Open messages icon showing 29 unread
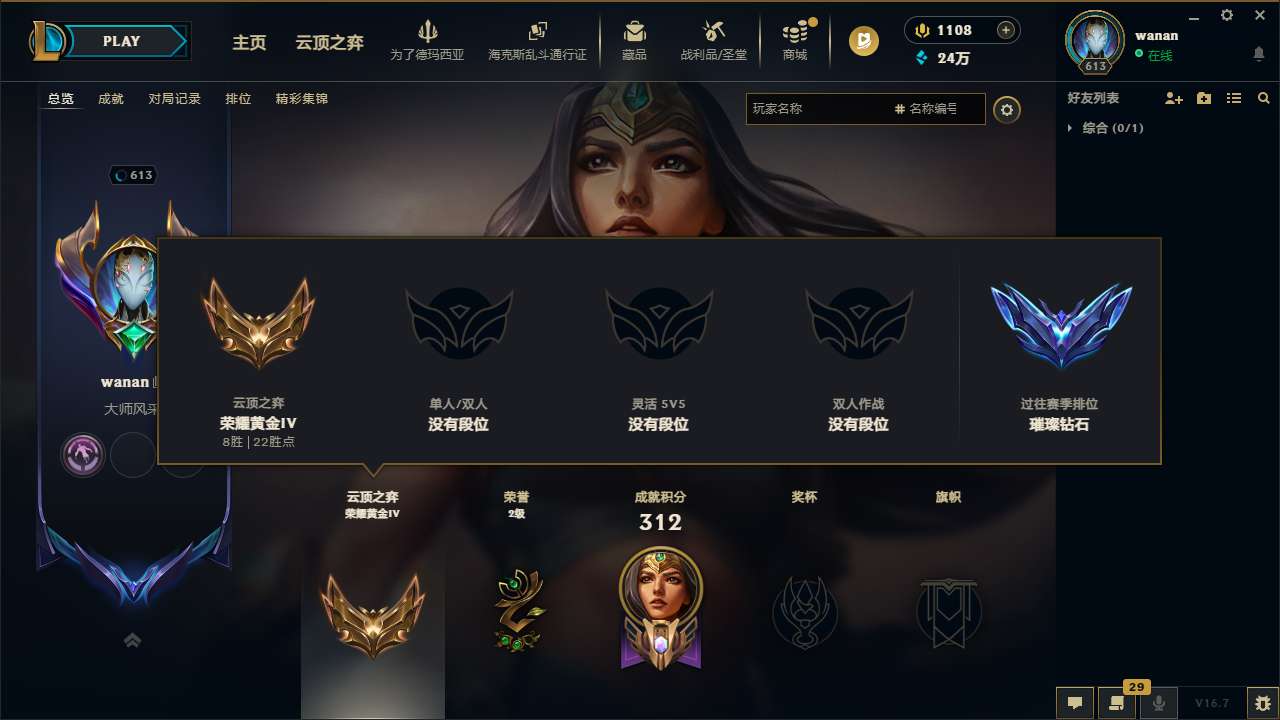The image size is (1280, 720). (x=1117, y=703)
